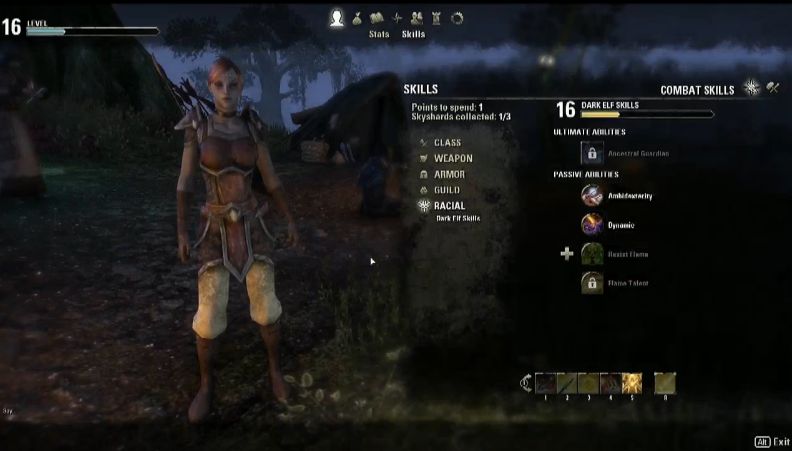The image size is (792, 451).
Task: Select the Dark Elf Skills line
Action: (458, 218)
